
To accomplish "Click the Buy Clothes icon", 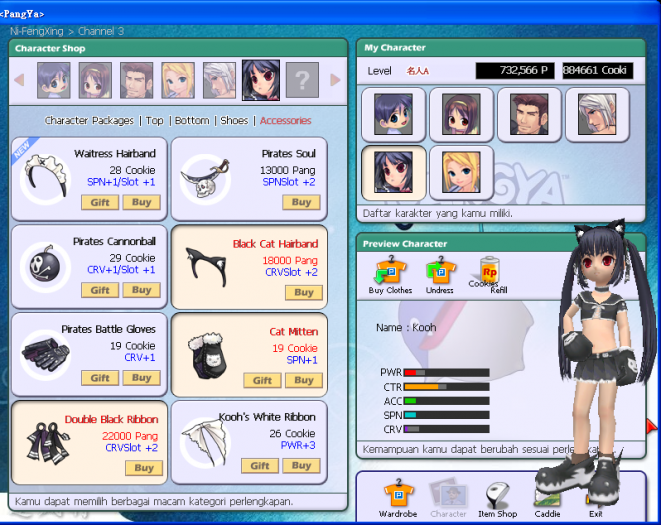I will [x=389, y=275].
